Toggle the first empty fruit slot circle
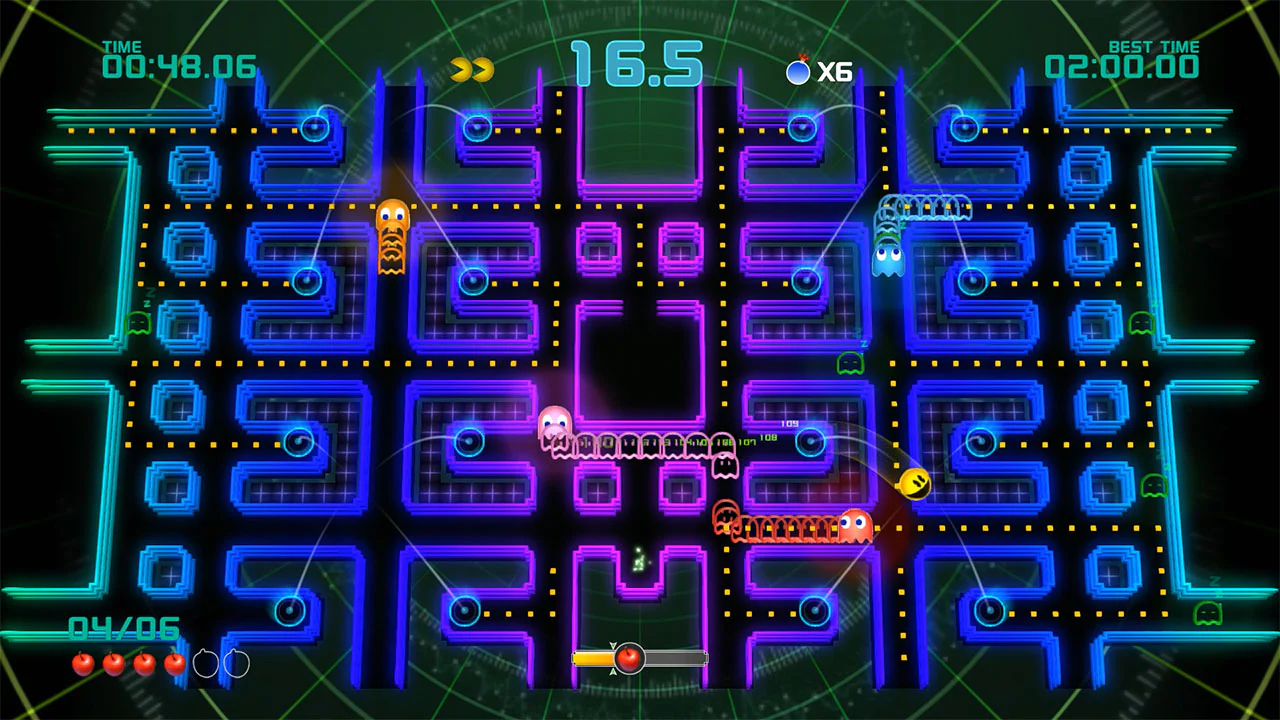 click(x=205, y=663)
